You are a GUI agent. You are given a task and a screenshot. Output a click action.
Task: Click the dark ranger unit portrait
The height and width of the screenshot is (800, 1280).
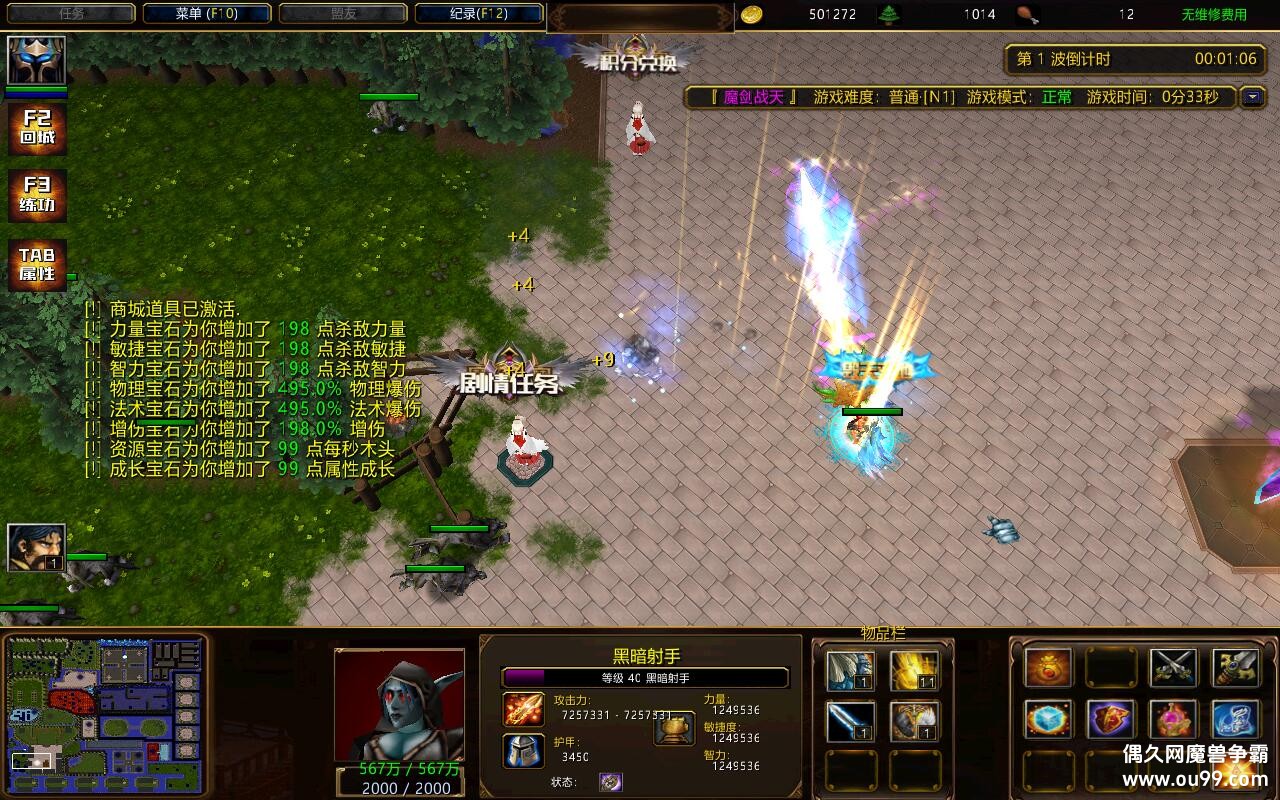[x=399, y=705]
